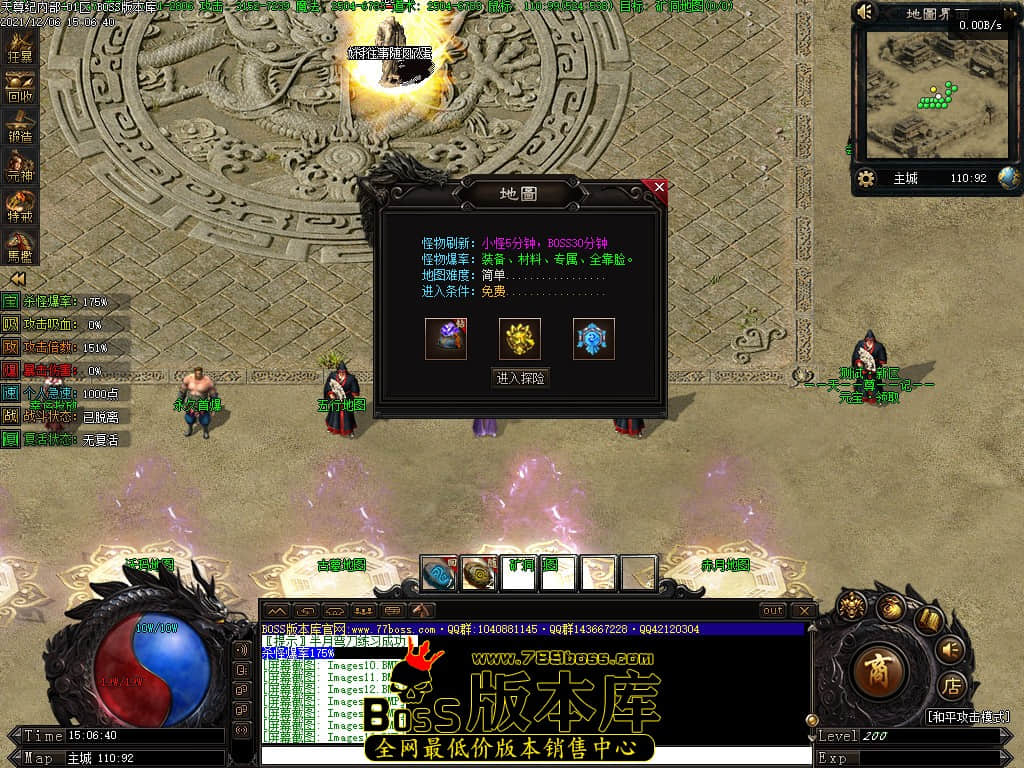Viewport: 1024px width, 768px height.
Task: Open the 店 store button
Action: 951,688
